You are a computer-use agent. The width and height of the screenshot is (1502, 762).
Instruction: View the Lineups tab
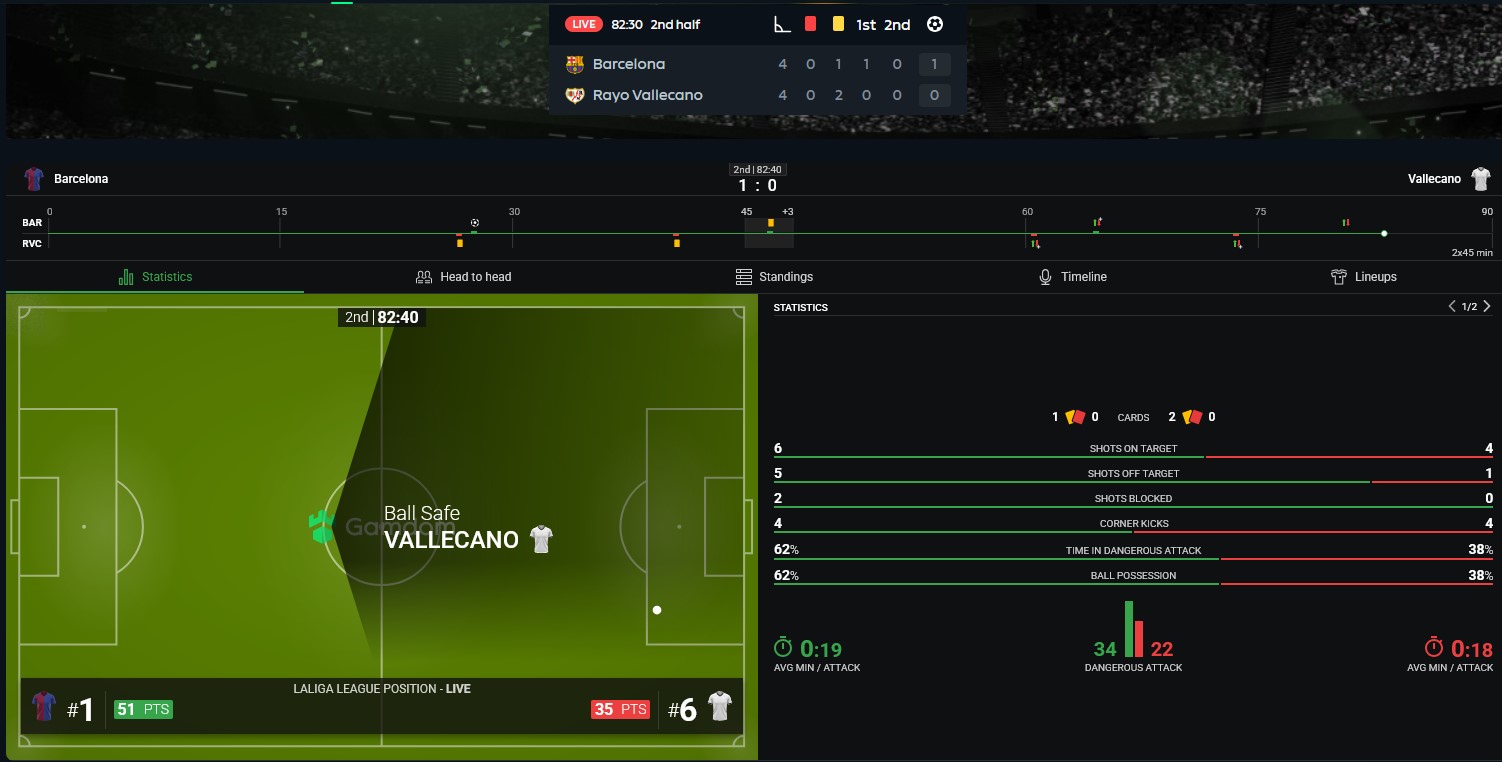click(1364, 277)
